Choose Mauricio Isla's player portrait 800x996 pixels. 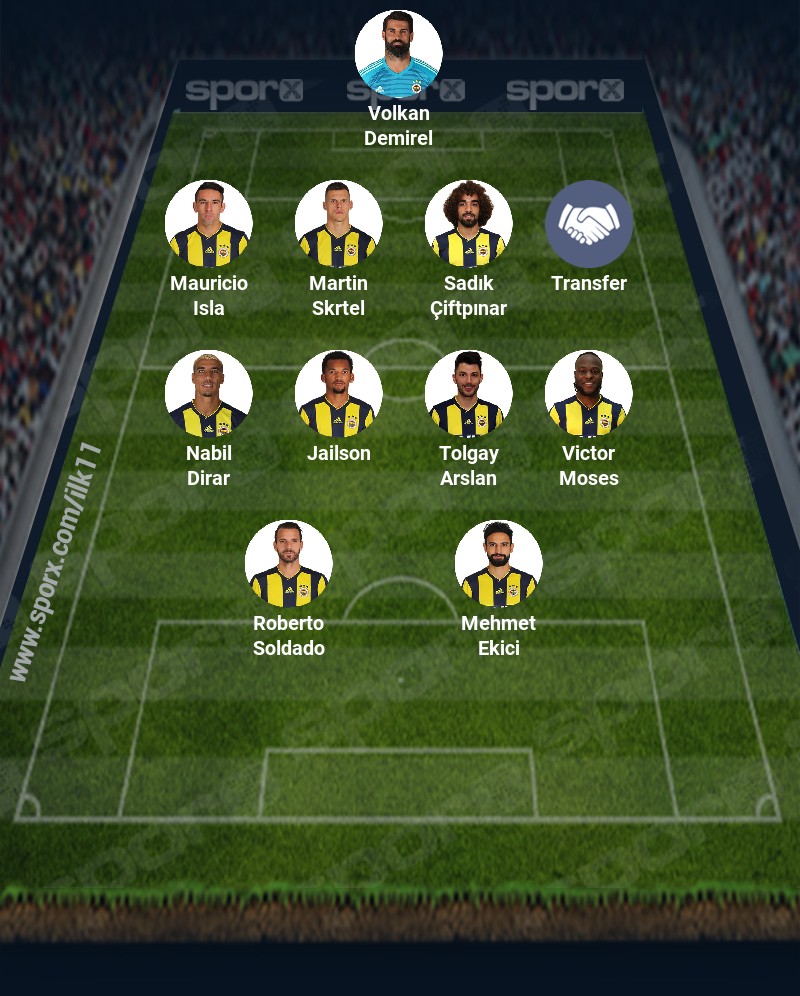(209, 224)
